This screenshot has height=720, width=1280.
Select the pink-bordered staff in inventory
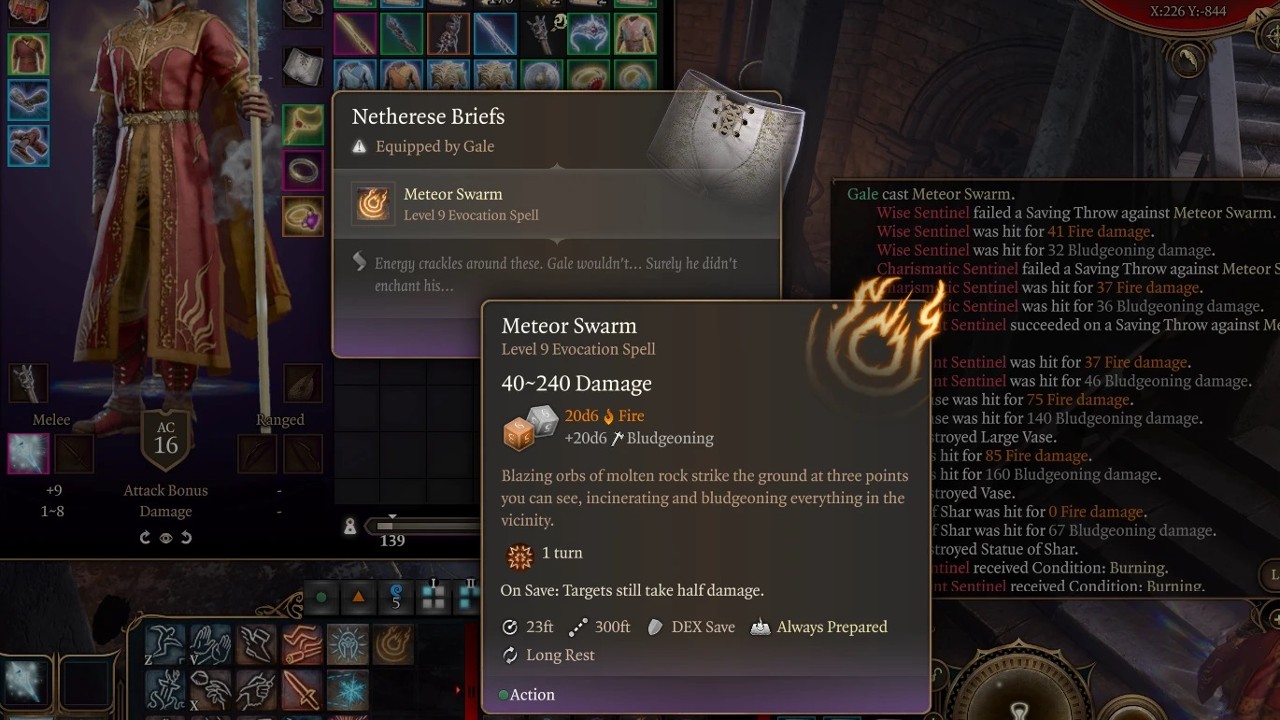pos(354,34)
